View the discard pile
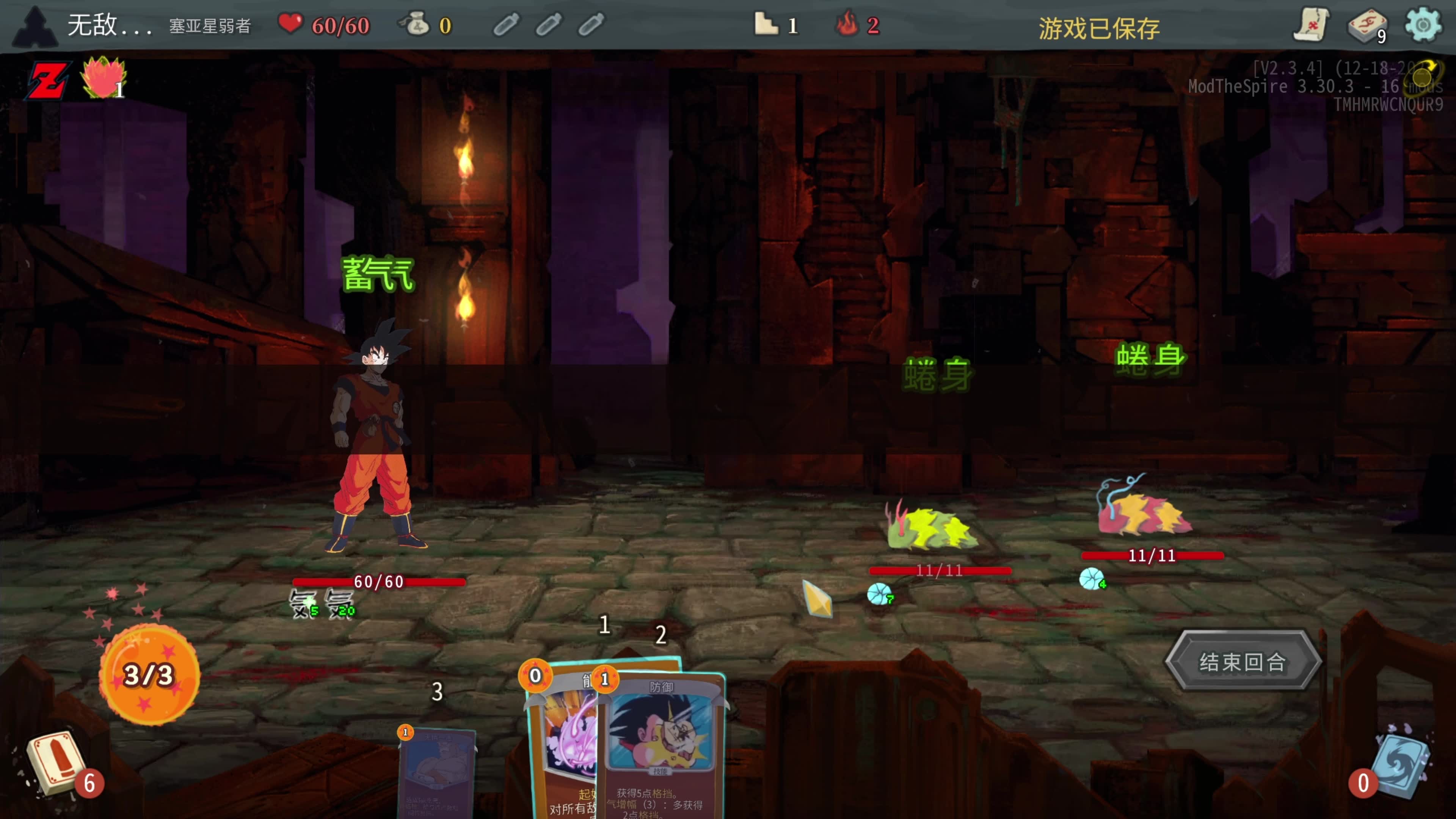1456x819 pixels. click(1401, 764)
